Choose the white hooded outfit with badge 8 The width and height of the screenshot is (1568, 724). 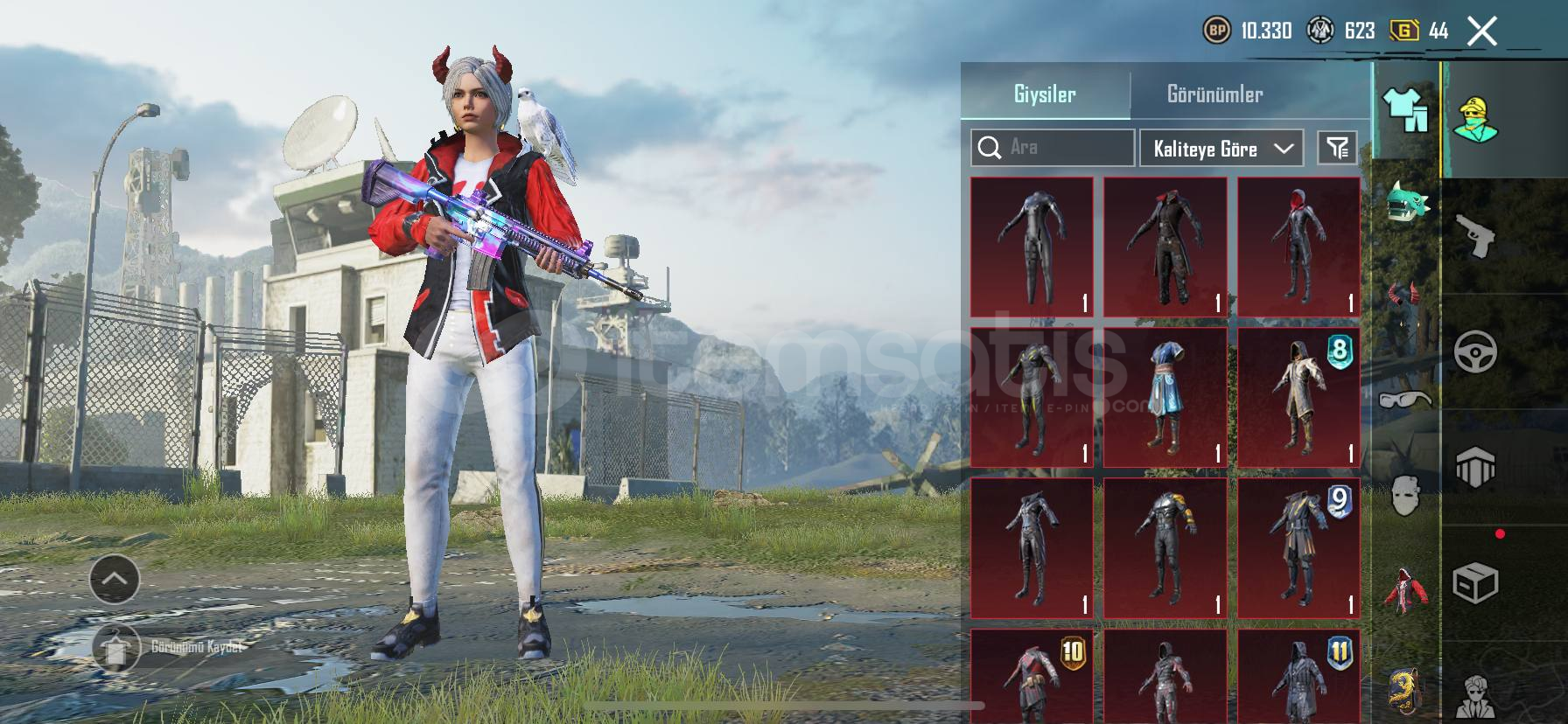pyautogui.click(x=1298, y=398)
